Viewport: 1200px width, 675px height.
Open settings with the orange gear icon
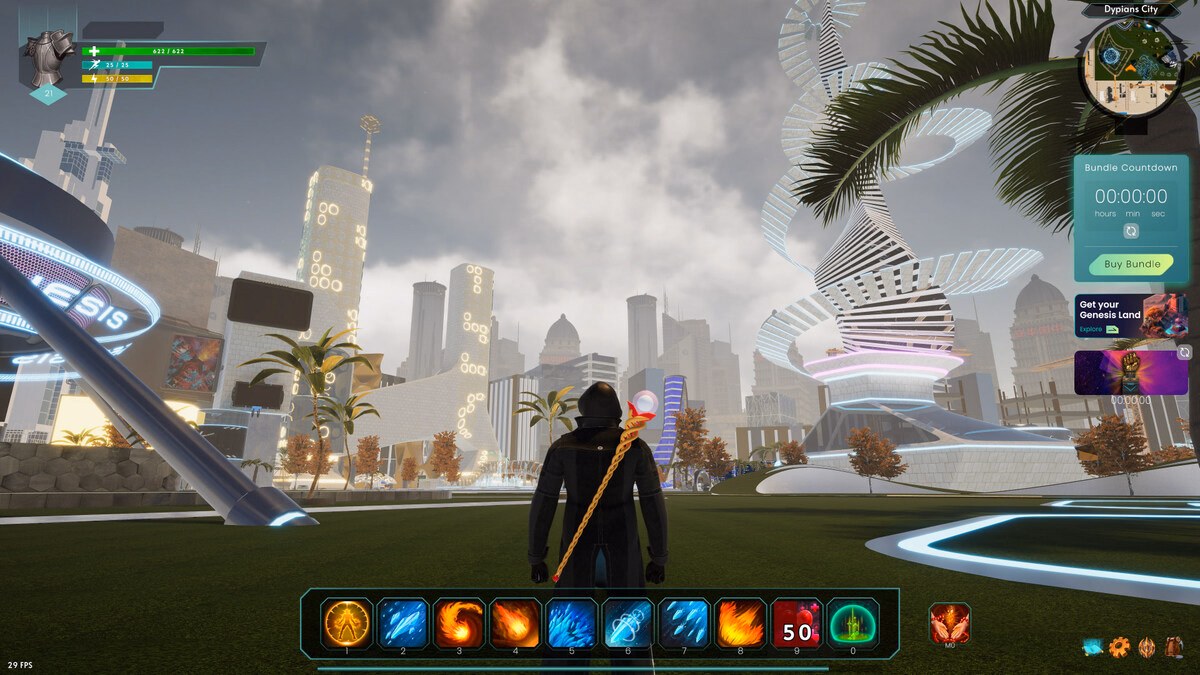coord(1119,647)
